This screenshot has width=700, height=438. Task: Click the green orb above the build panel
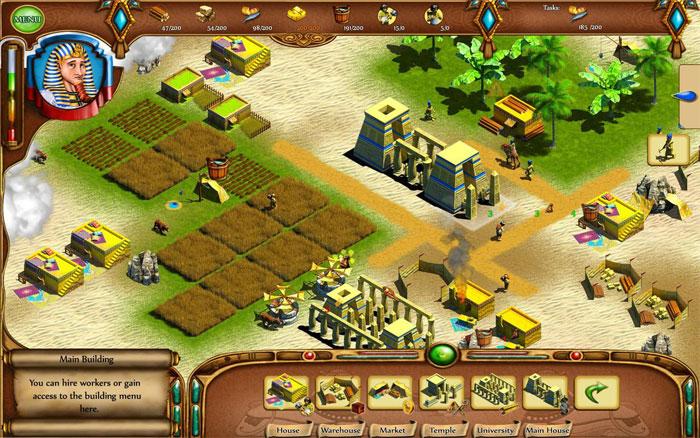tap(441, 354)
